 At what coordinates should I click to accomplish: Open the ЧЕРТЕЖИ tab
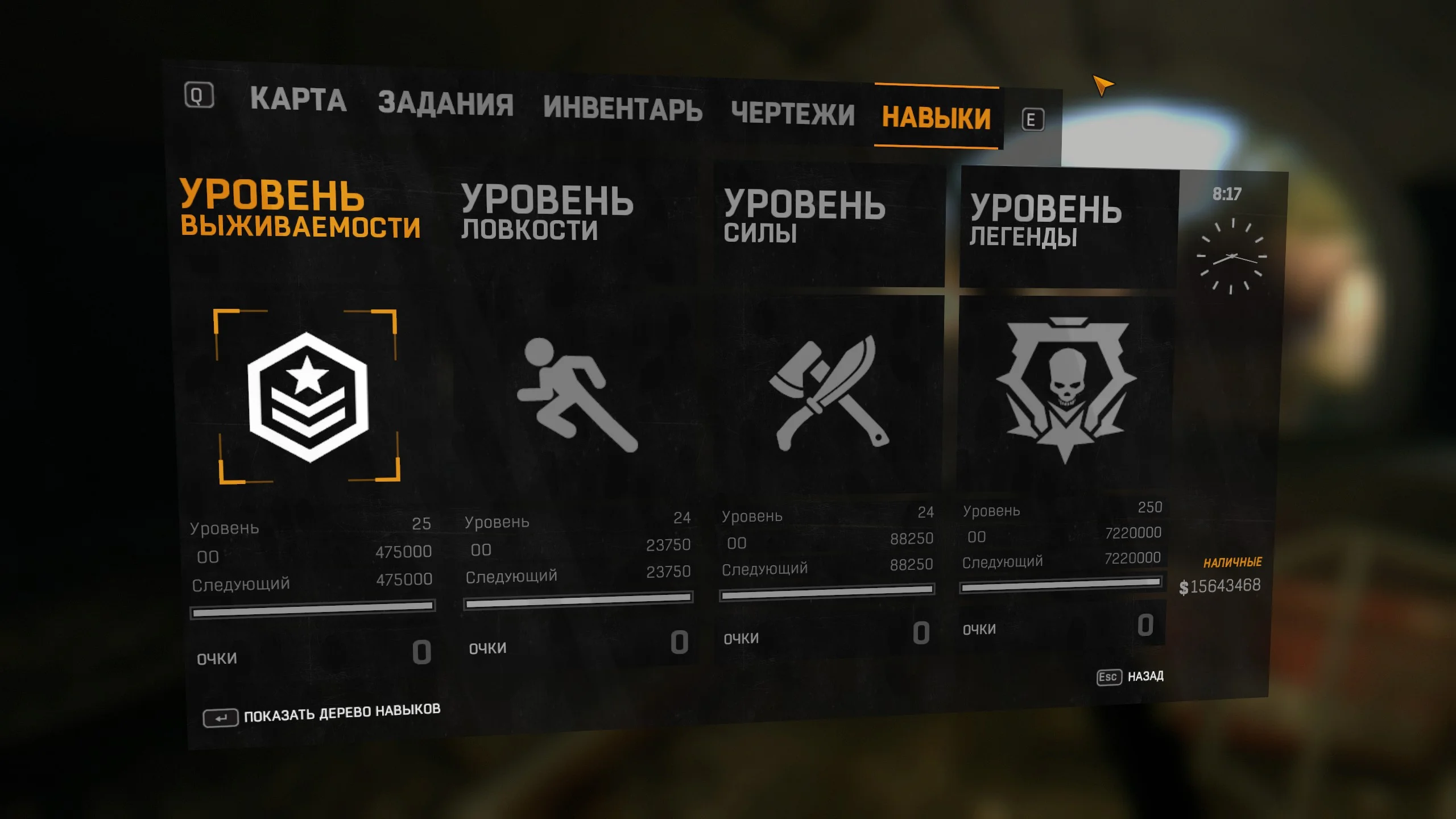[x=793, y=114]
